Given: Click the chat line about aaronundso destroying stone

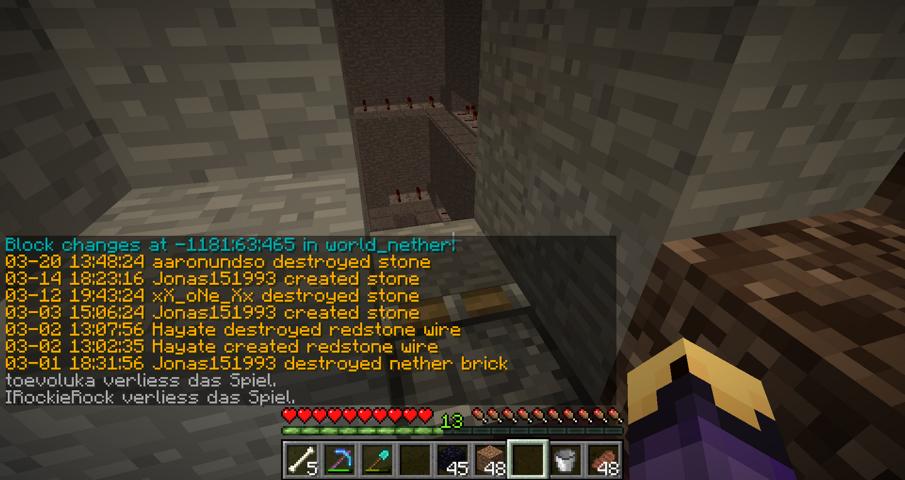Looking at the screenshot, I should 218,262.
